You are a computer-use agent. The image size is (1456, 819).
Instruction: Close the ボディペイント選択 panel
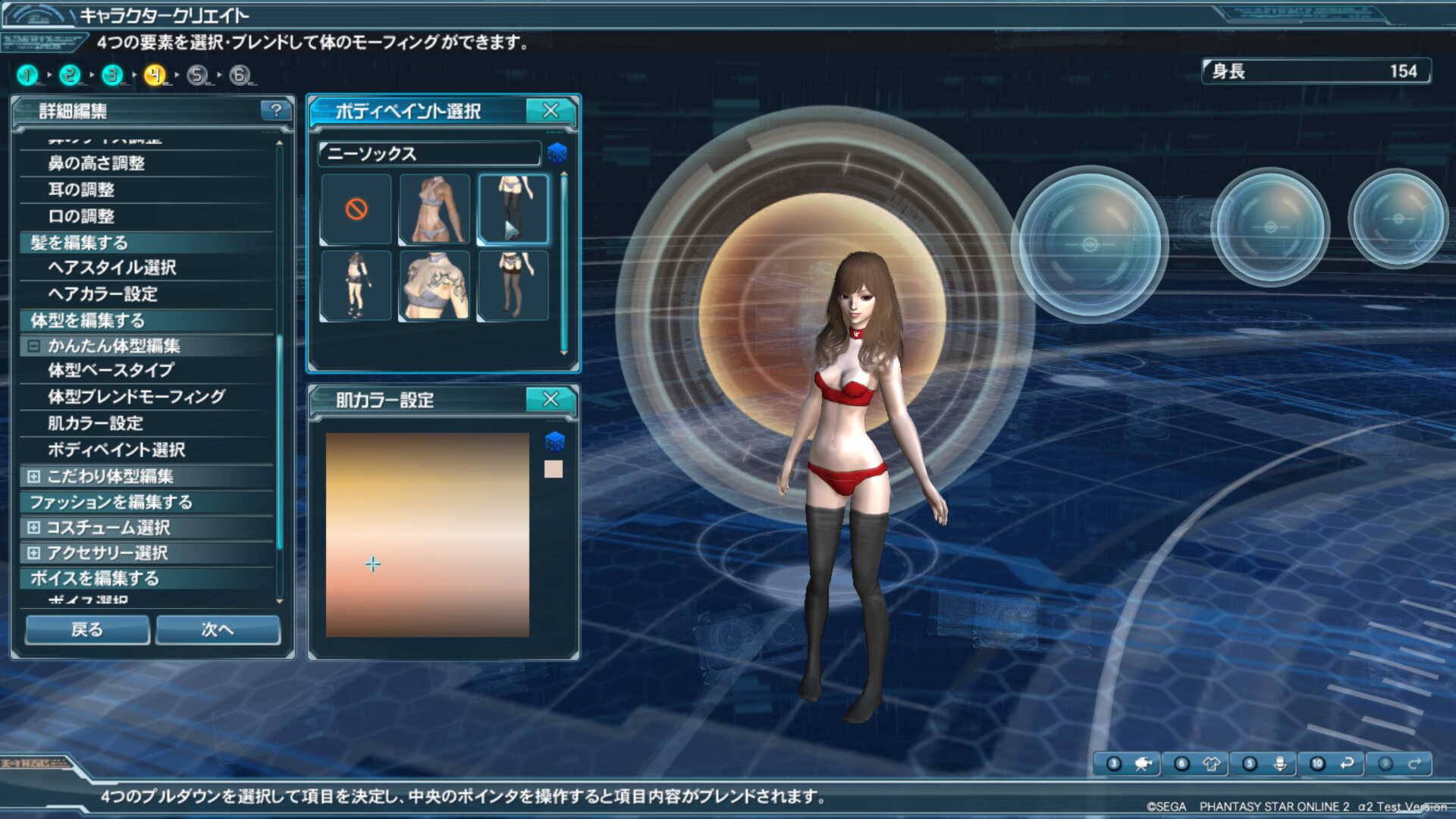click(551, 111)
